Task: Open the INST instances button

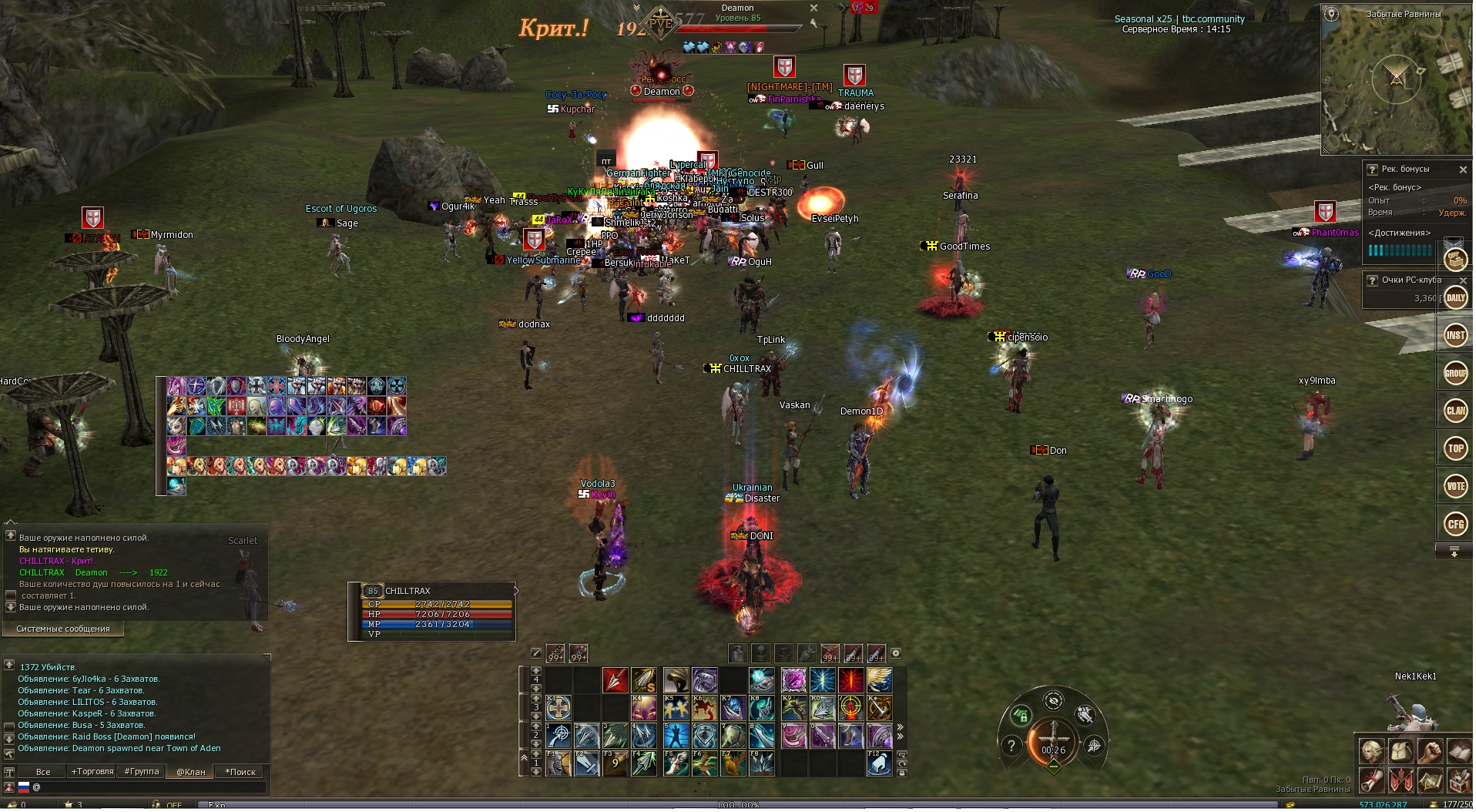Action: click(1454, 335)
